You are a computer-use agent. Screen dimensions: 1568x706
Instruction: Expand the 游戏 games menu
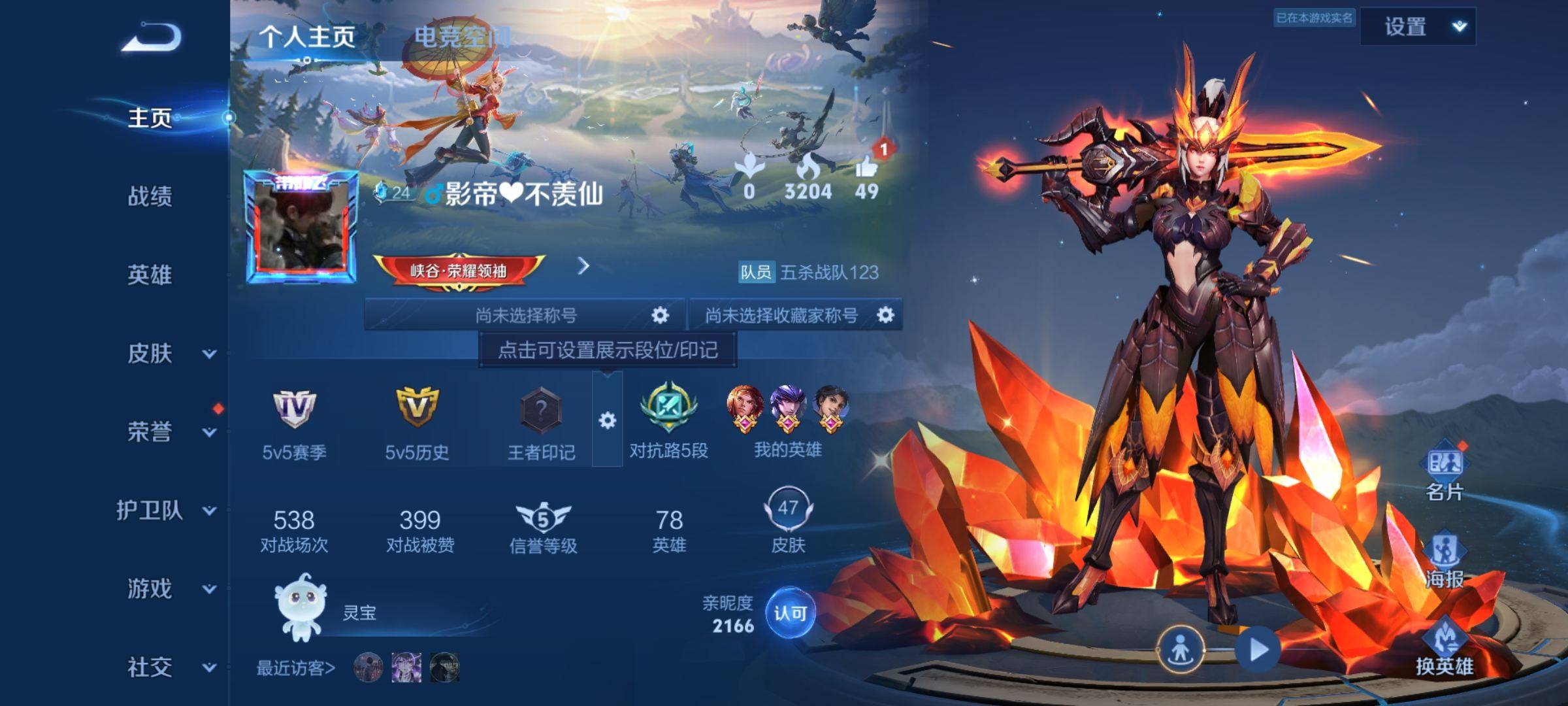(208, 589)
